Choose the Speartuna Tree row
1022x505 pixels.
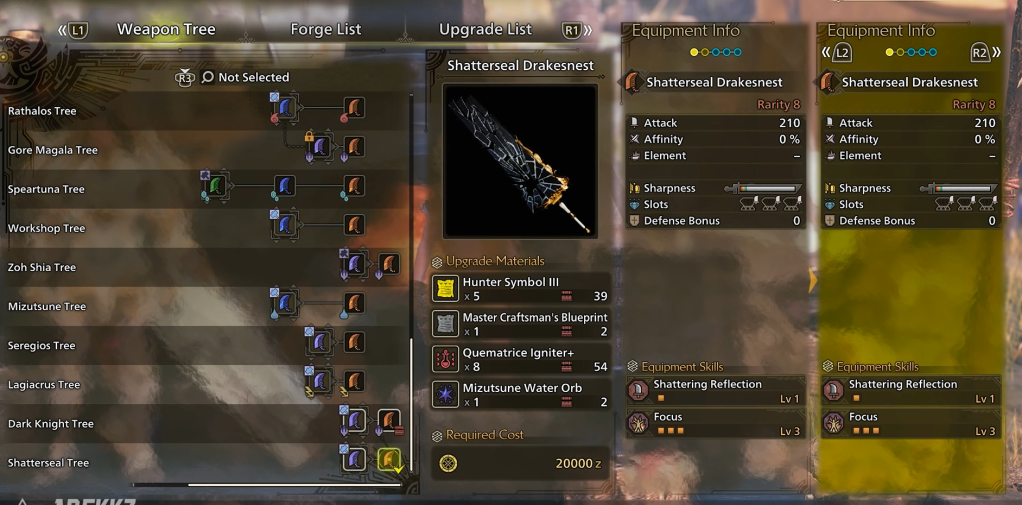(x=46, y=189)
